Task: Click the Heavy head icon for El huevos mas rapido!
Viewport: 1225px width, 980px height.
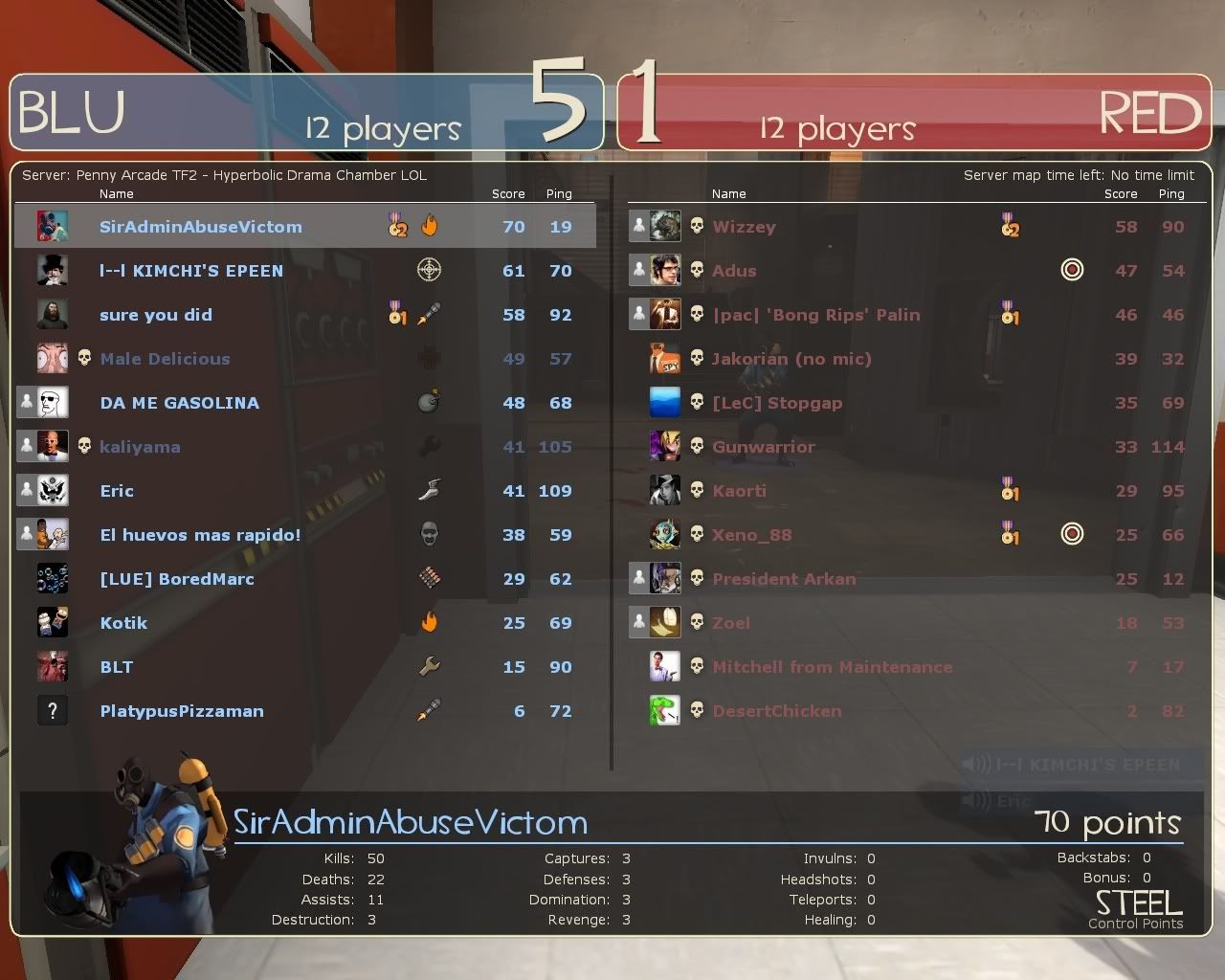Action: [x=429, y=534]
